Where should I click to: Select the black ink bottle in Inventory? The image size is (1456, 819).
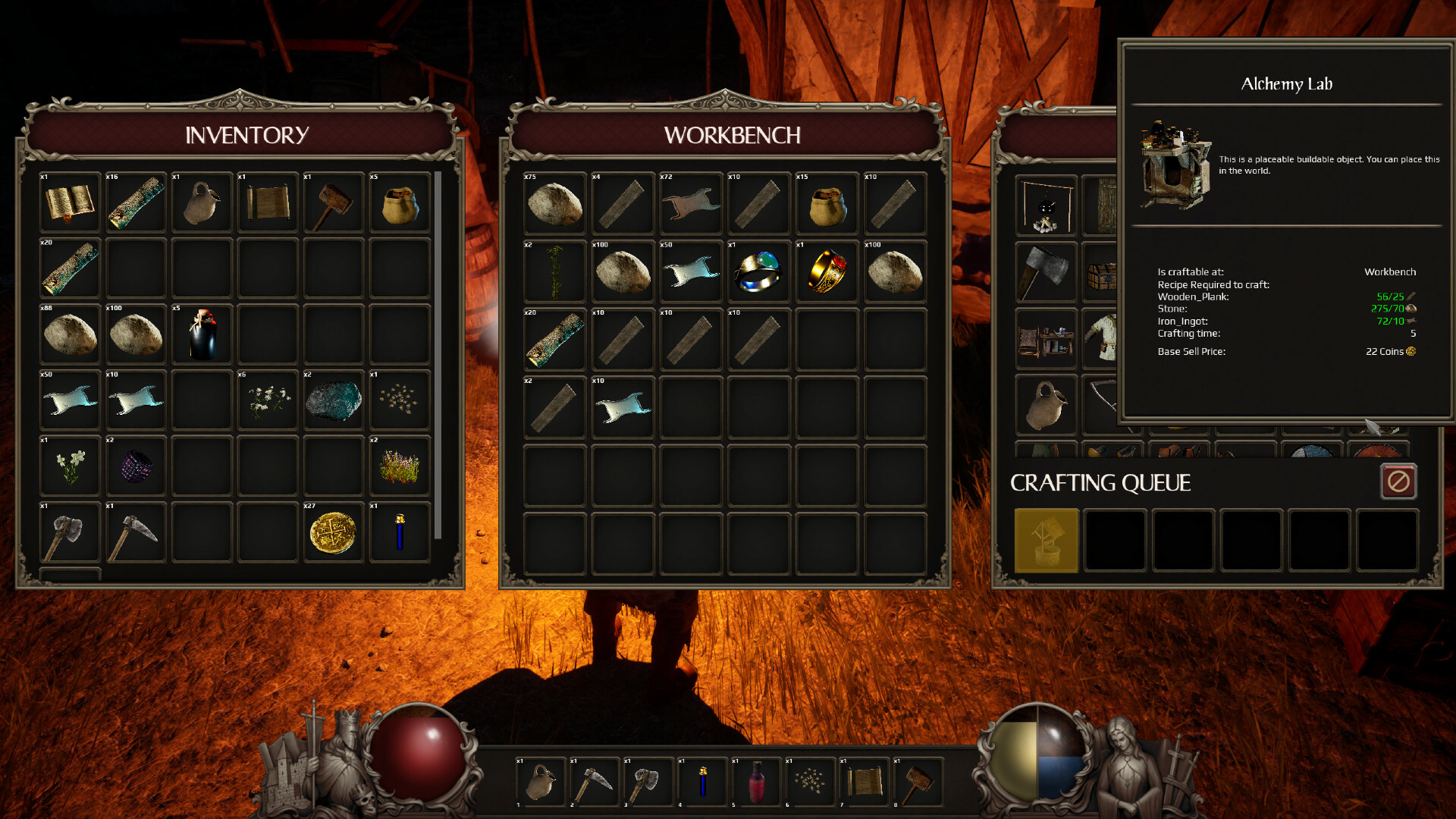202,334
